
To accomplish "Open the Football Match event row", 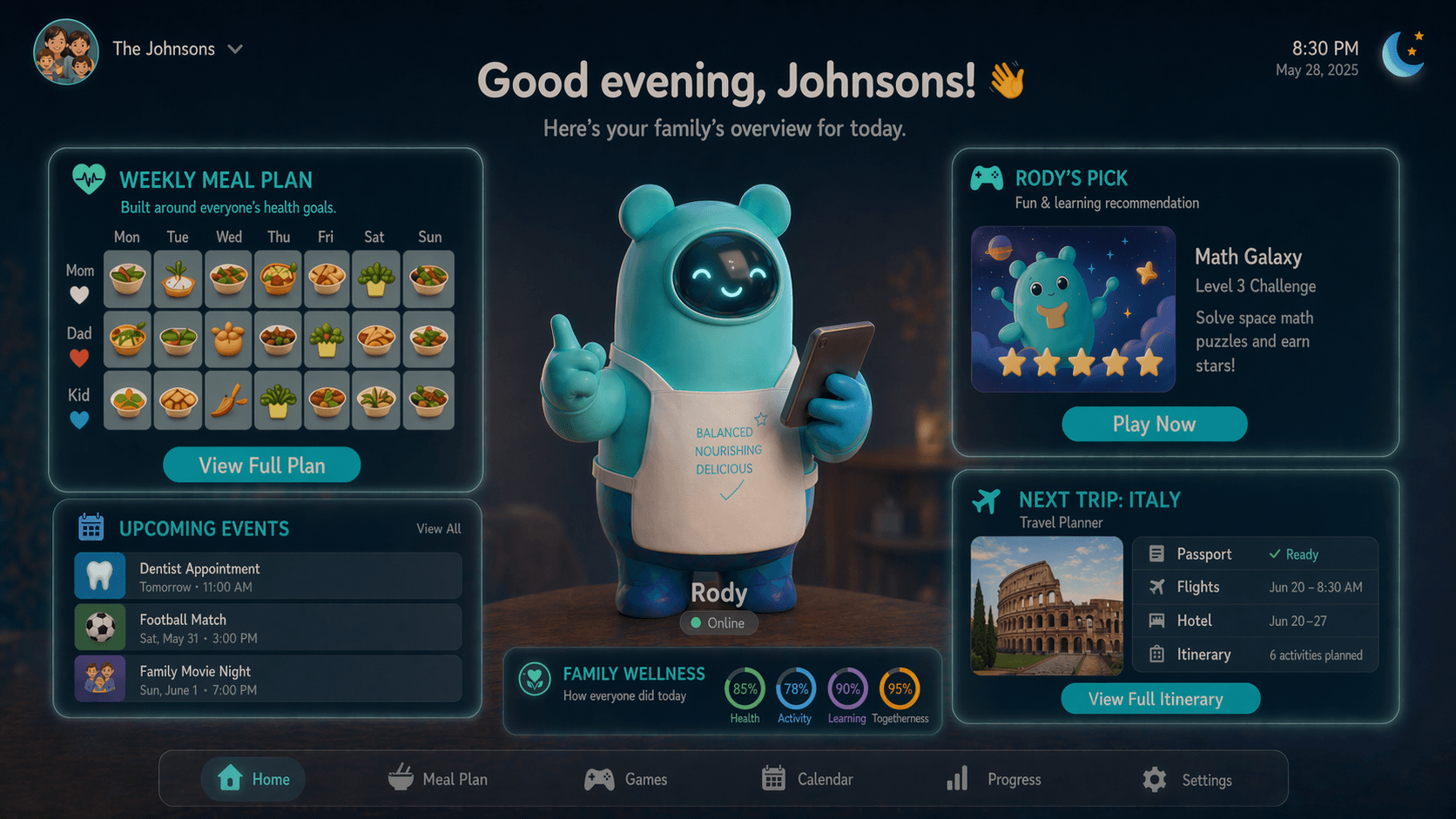I will tap(268, 628).
